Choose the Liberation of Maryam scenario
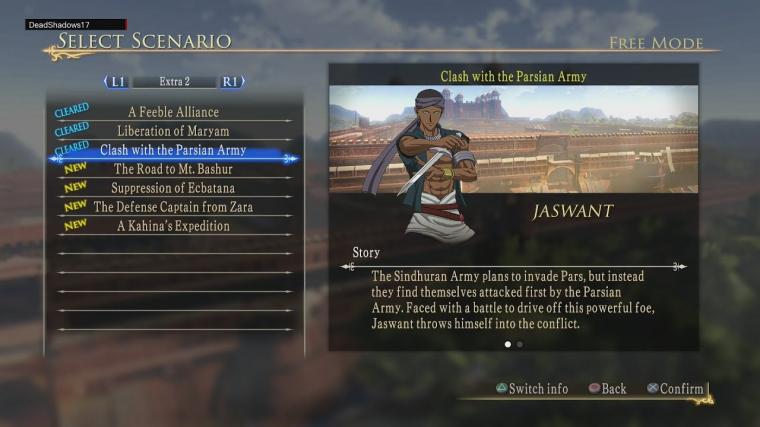The image size is (760, 427). (173, 131)
